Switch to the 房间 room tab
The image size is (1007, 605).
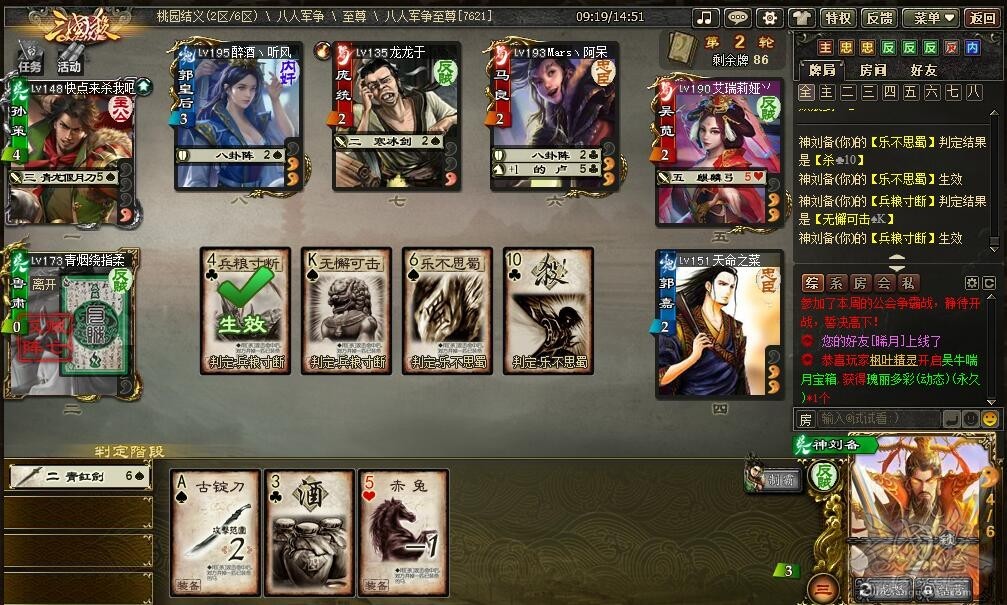pos(873,70)
